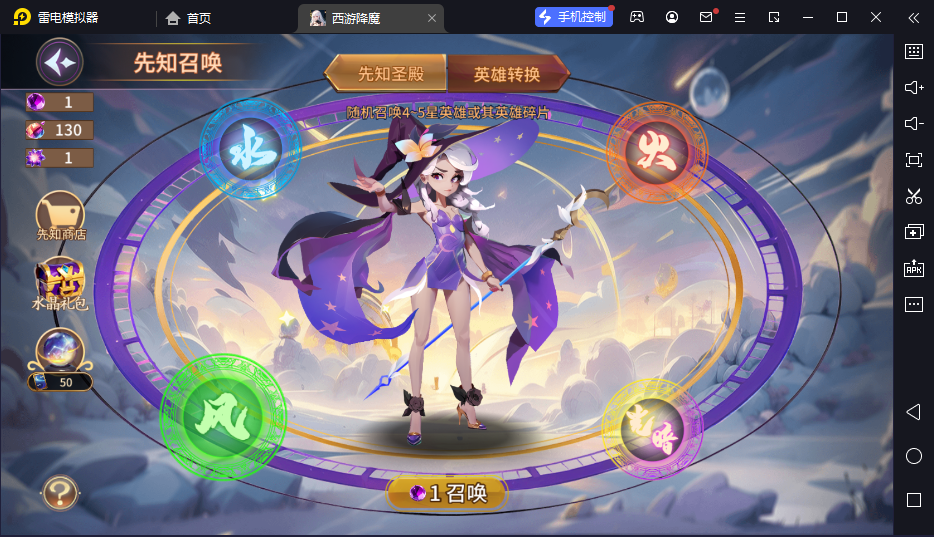The height and width of the screenshot is (537, 934).
Task: Choose the red fire element orb
Action: tap(657, 152)
